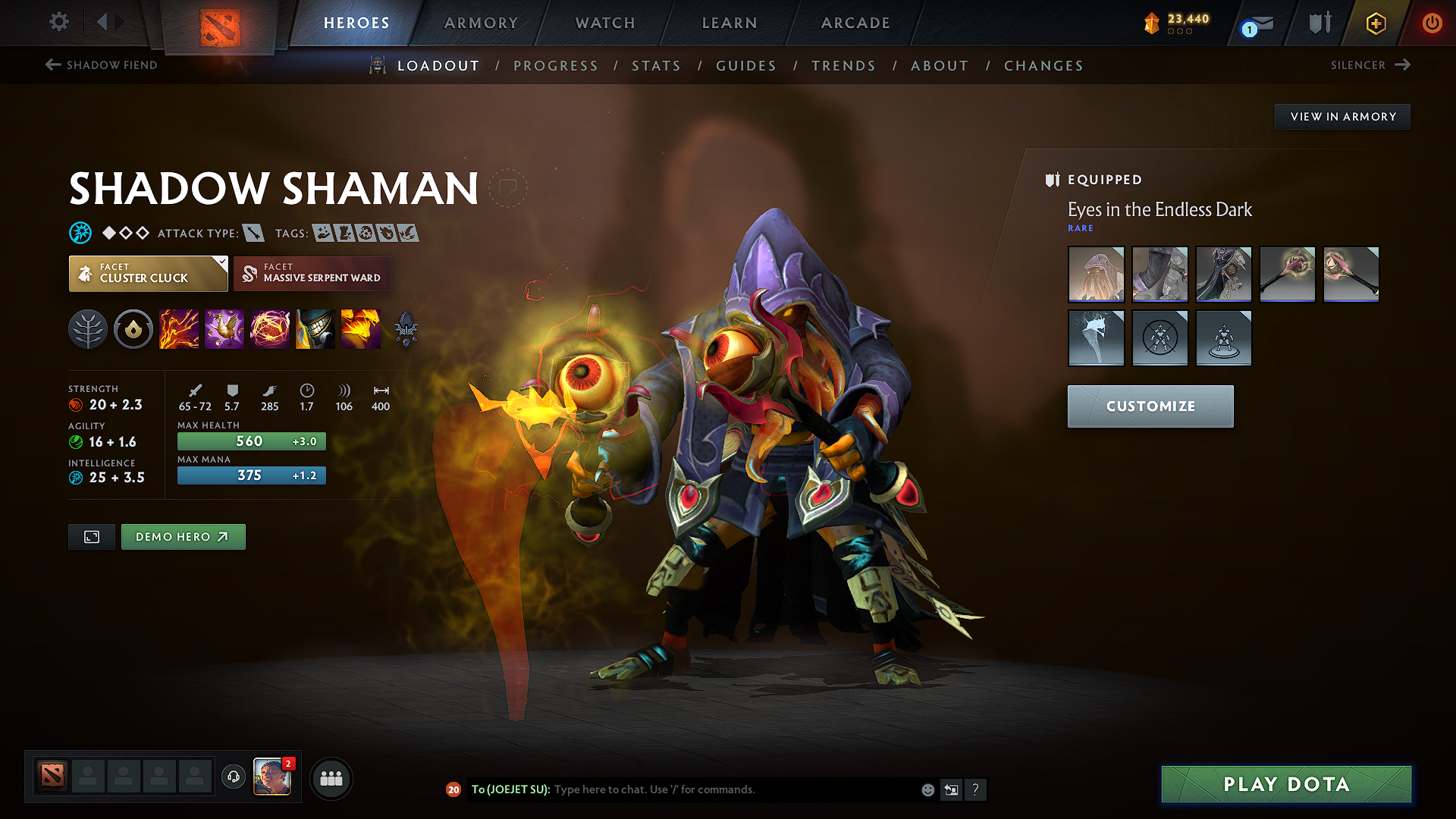Image resolution: width=1456 pixels, height=819 pixels.
Task: Open the Shadow Shaman talent tree icon
Action: 87,329
